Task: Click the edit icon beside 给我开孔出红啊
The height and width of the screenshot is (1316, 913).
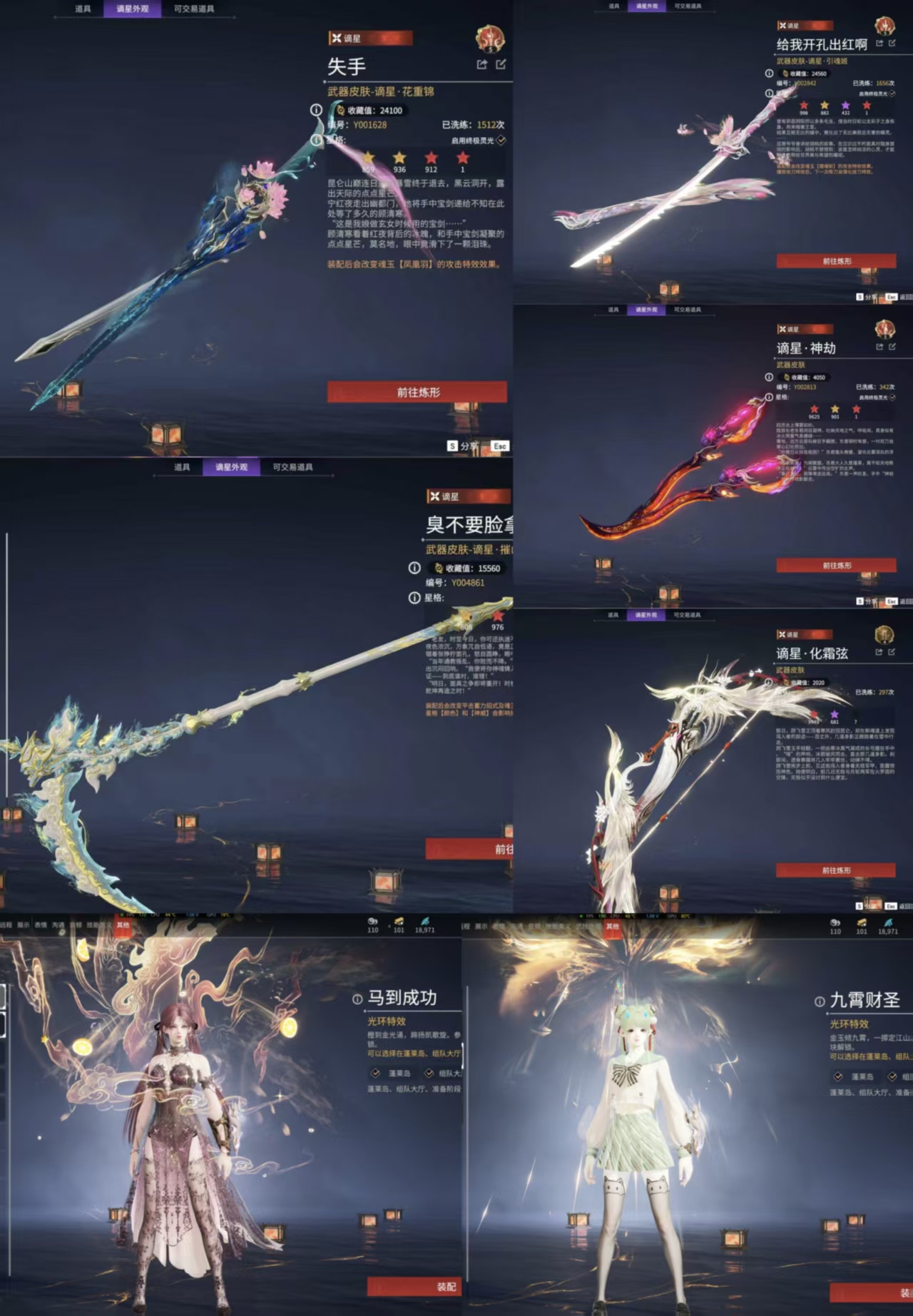Action: 892,44
